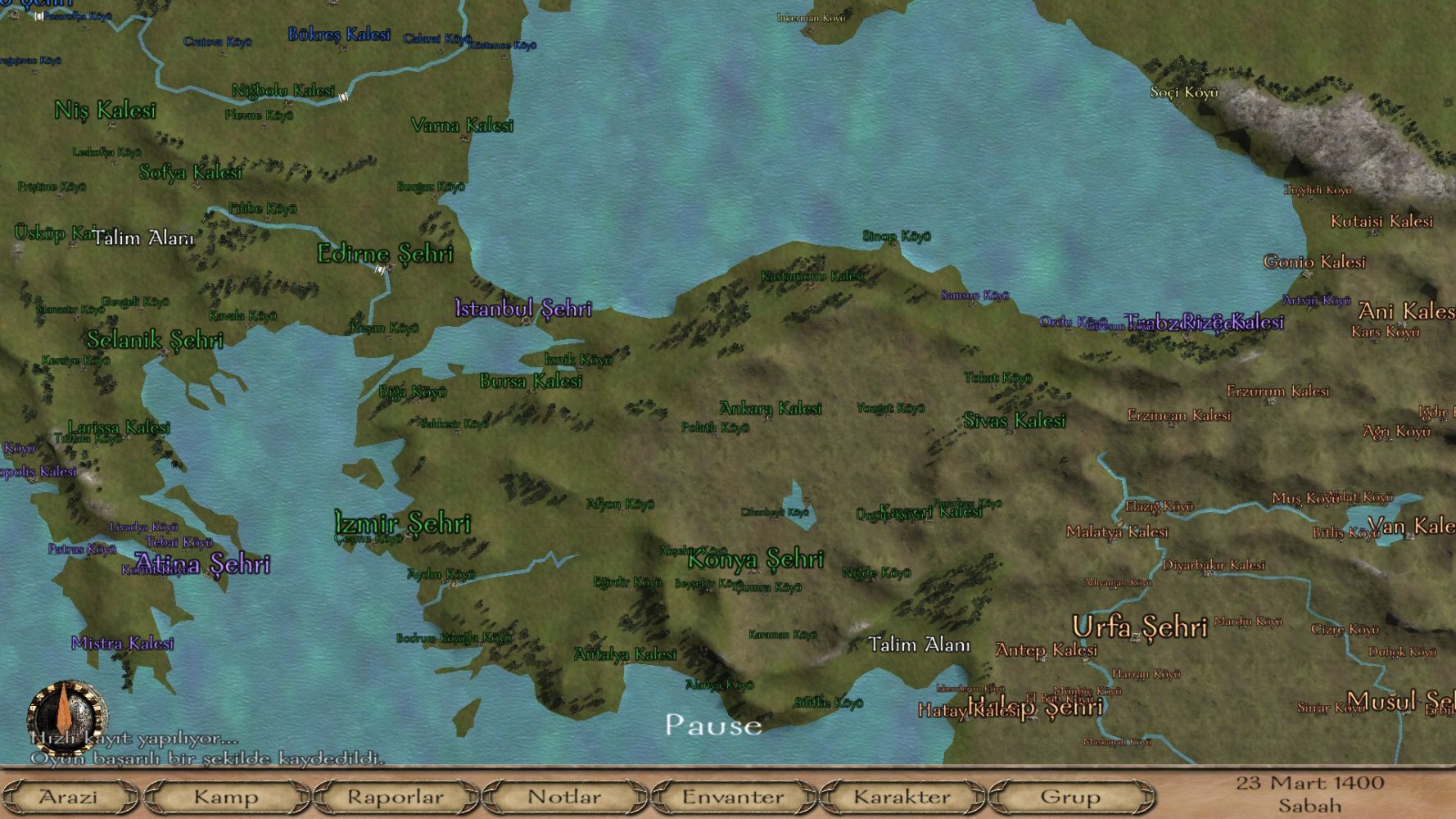Click the İzmir Şehri map label
The width and height of the screenshot is (1456, 819).
[403, 523]
